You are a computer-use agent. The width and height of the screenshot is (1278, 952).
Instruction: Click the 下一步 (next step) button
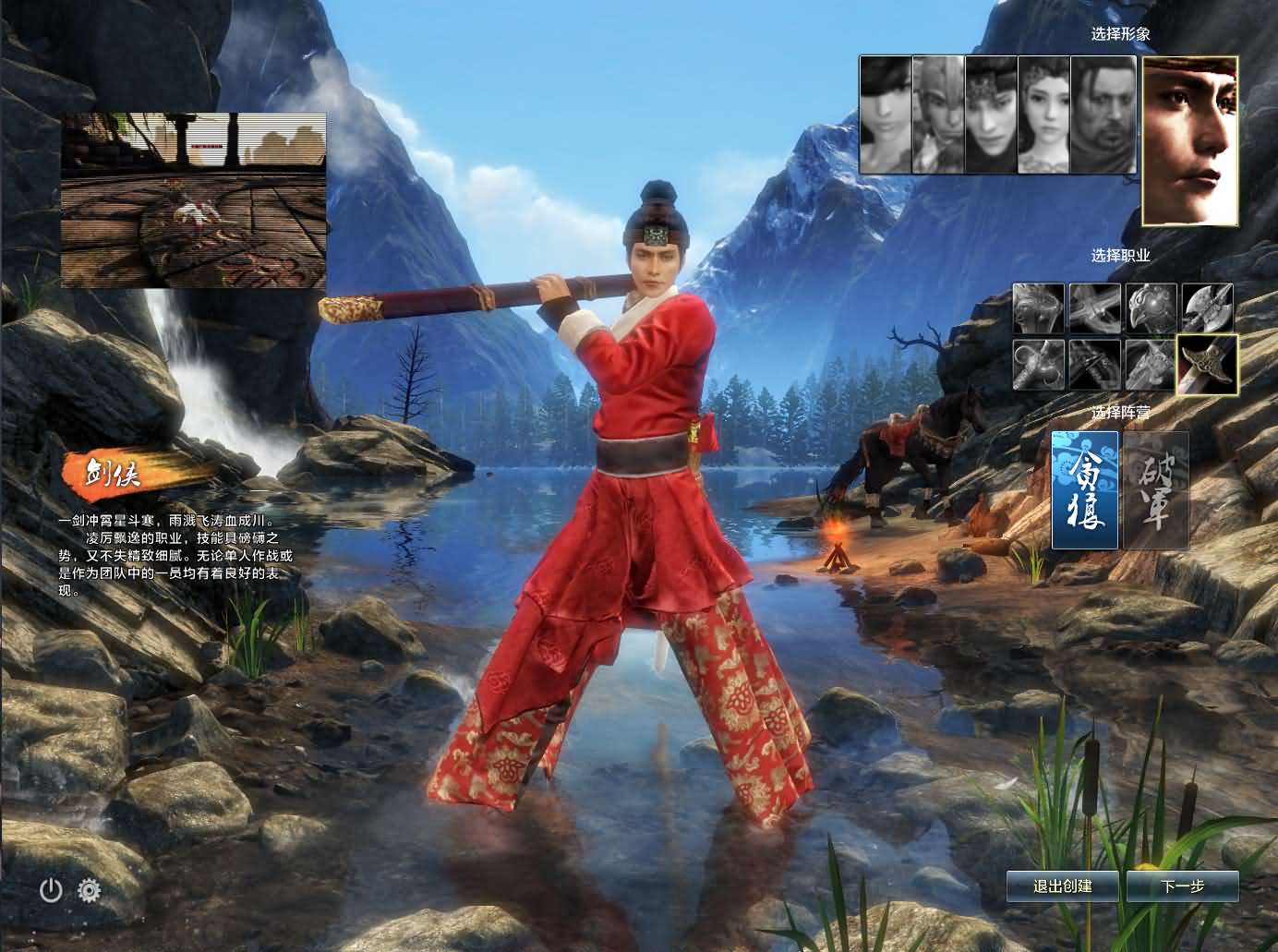pos(1183,886)
